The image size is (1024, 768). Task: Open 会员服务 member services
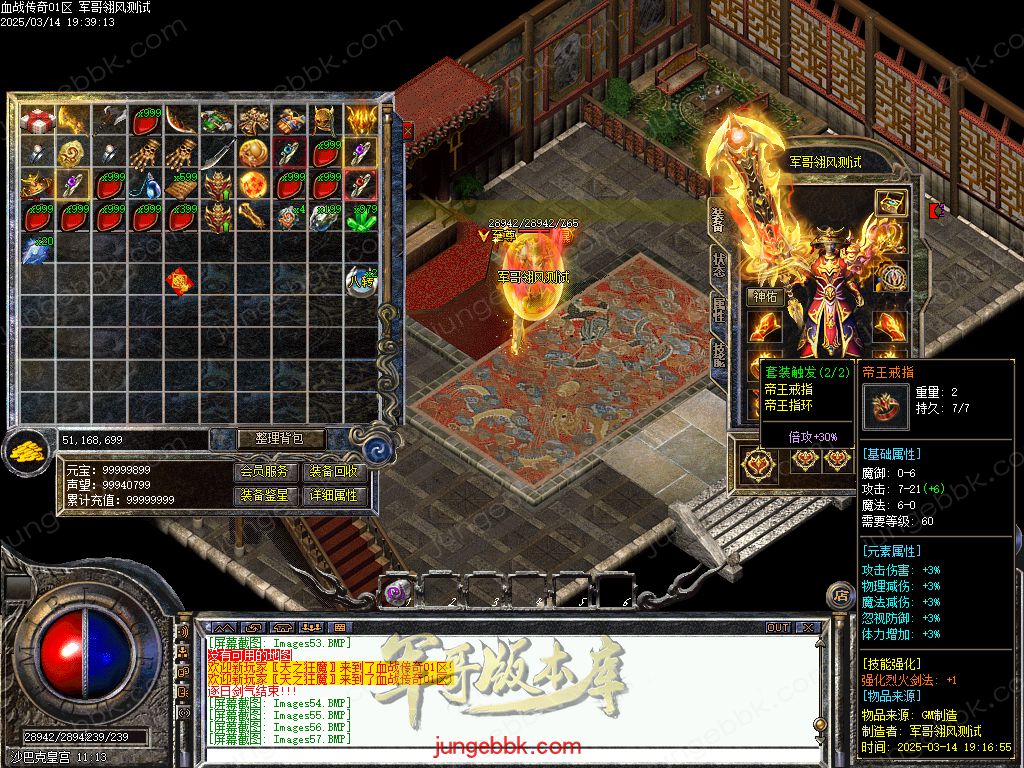(267, 471)
